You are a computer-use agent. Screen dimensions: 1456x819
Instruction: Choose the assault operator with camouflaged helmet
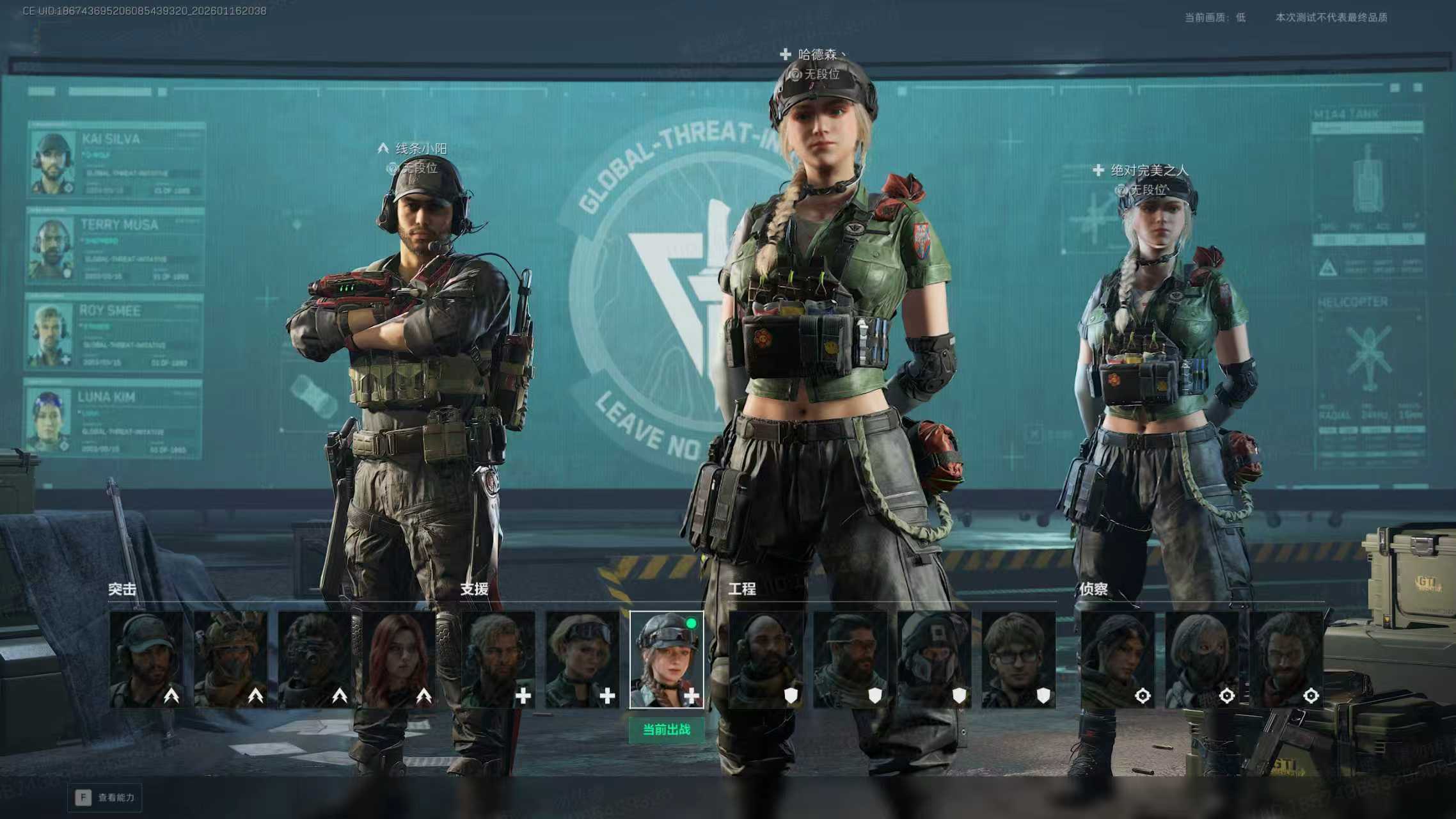point(230,659)
